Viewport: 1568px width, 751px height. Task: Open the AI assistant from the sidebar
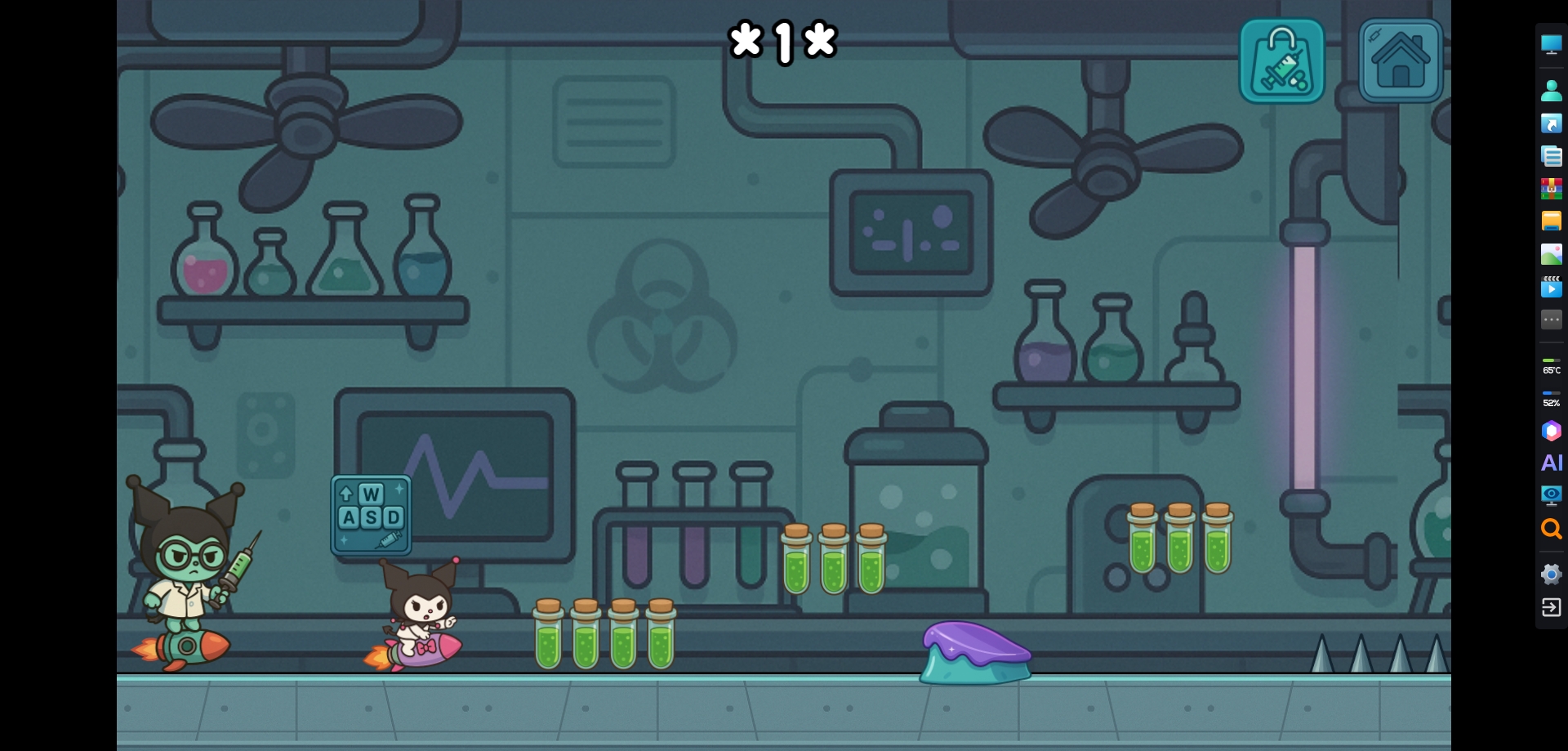[x=1551, y=463]
